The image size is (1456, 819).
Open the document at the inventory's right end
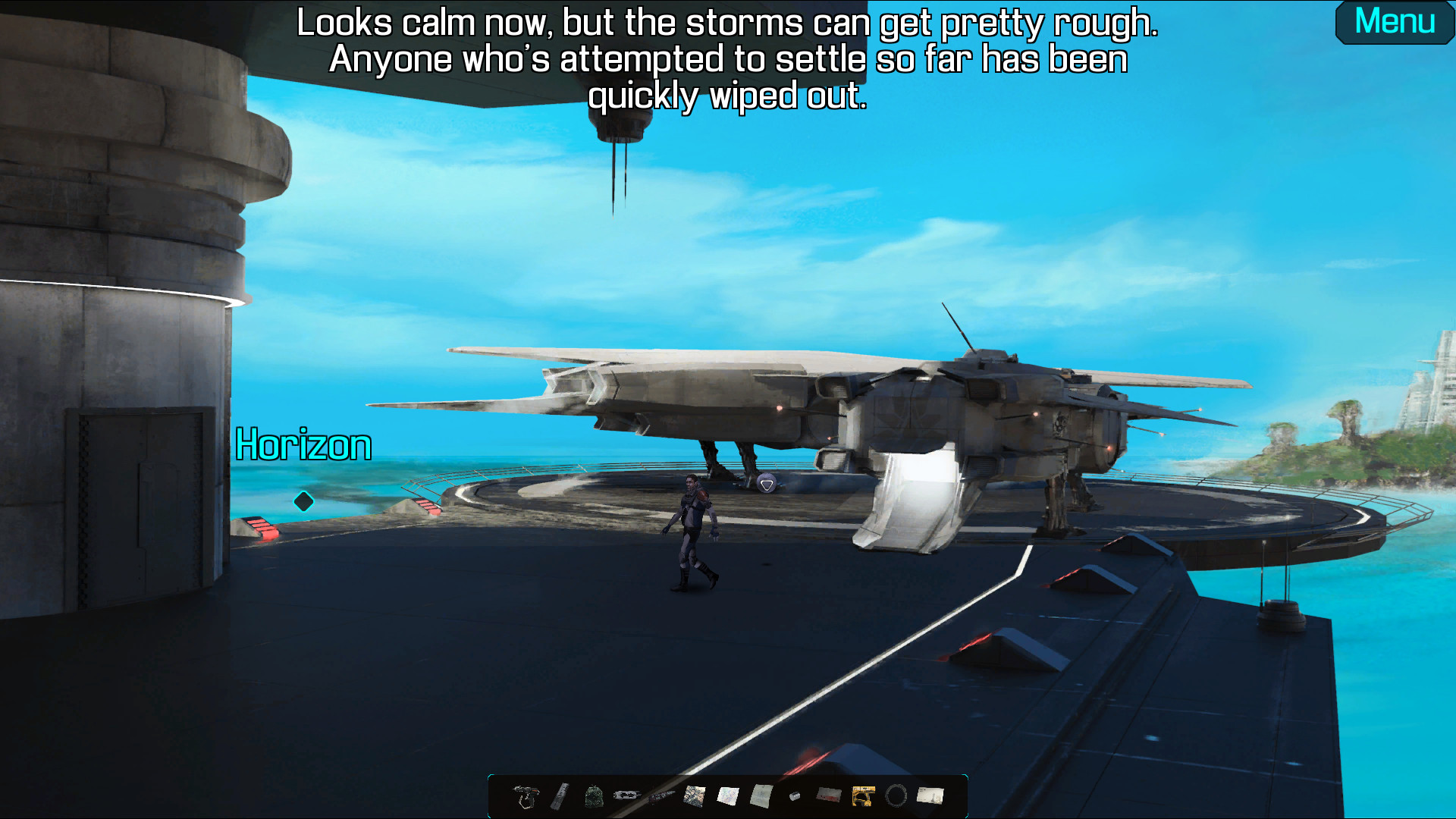click(930, 795)
